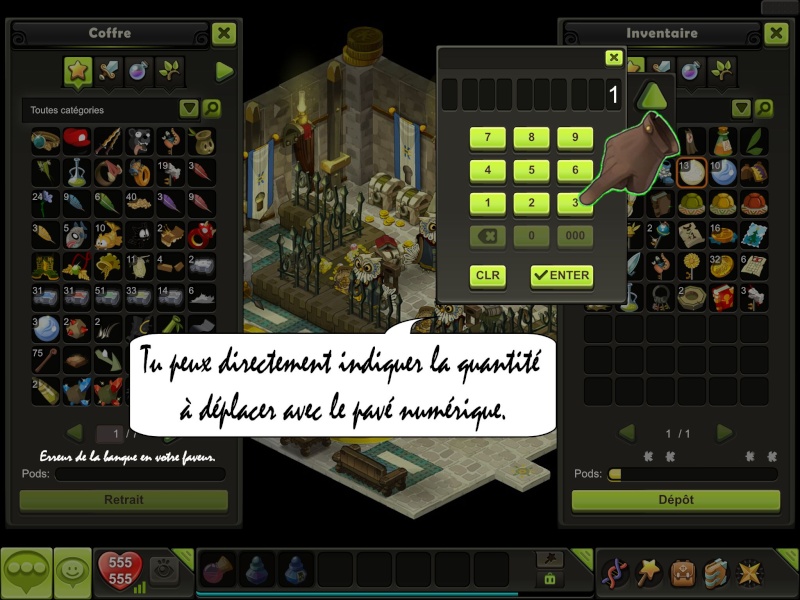
Task: Deposit items with the Dépôt button
Action: (675, 500)
